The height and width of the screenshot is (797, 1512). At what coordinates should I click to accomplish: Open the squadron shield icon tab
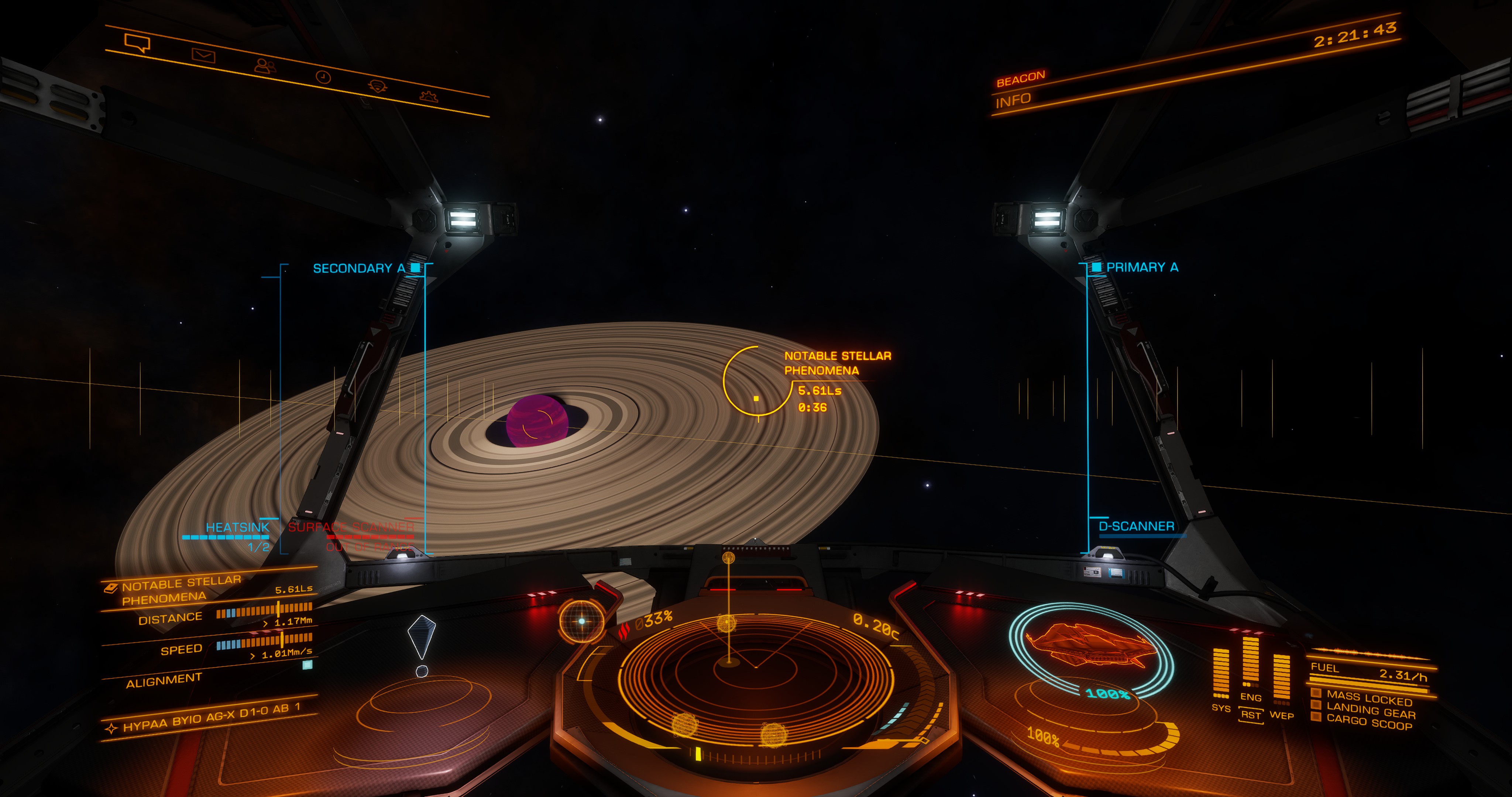pos(377,86)
